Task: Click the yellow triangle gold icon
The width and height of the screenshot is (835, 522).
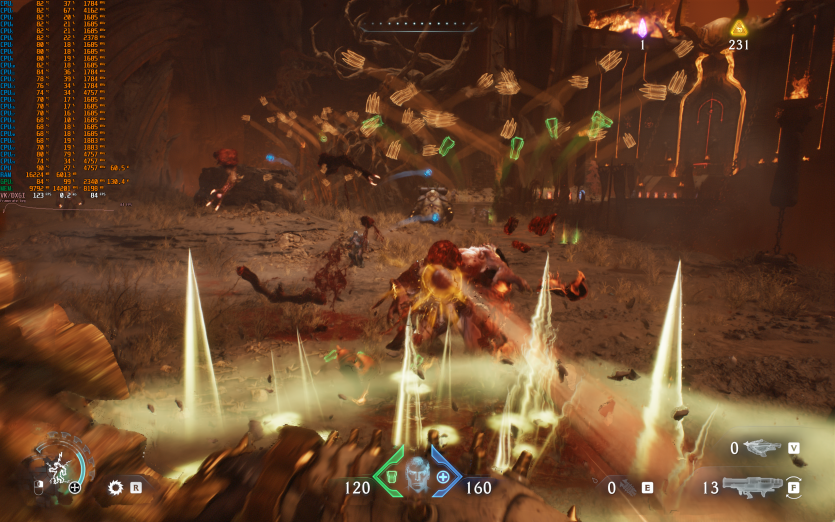Action: [x=738, y=27]
